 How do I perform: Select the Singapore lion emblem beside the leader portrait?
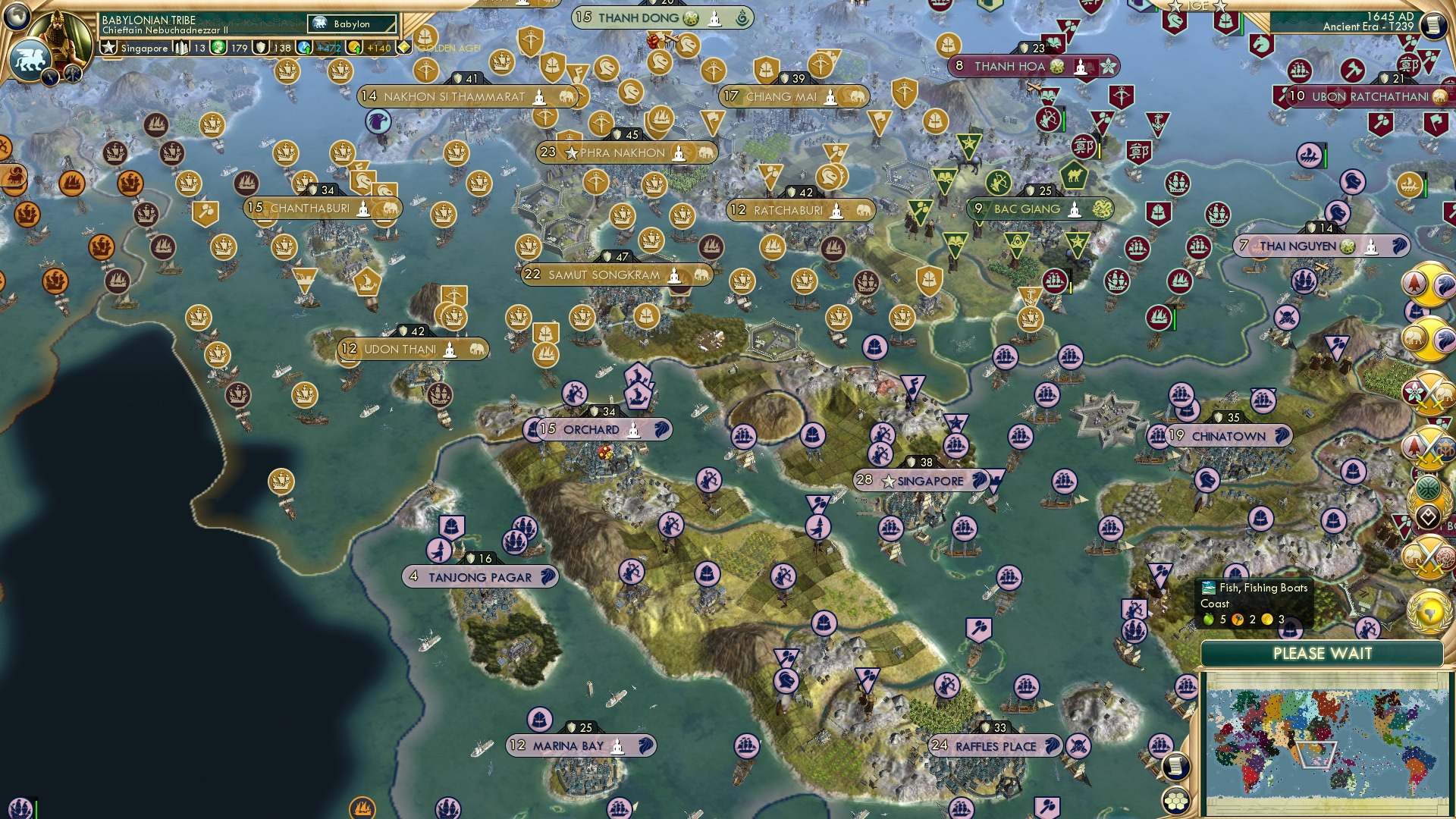click(31, 59)
